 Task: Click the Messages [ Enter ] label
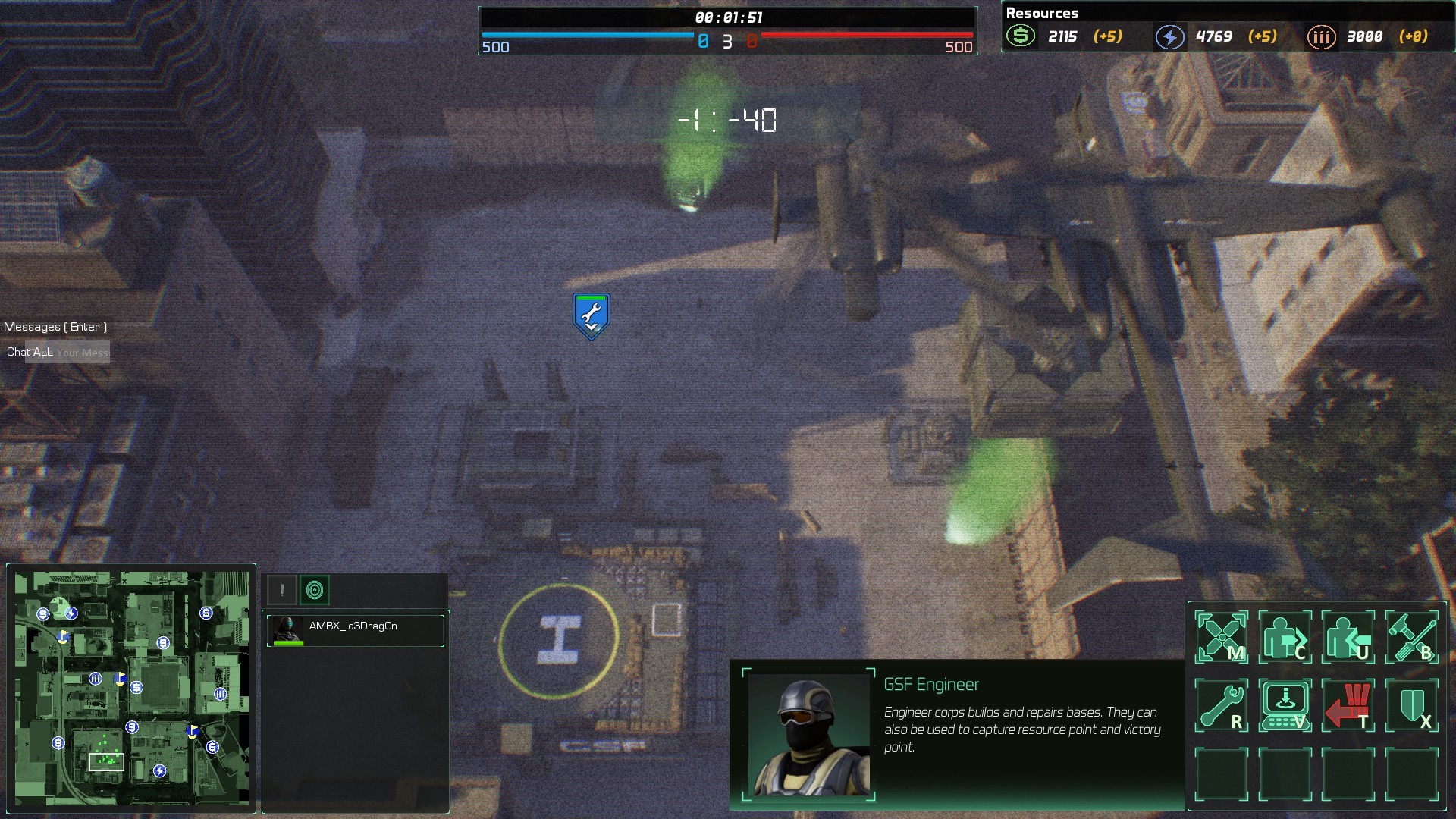[56, 326]
